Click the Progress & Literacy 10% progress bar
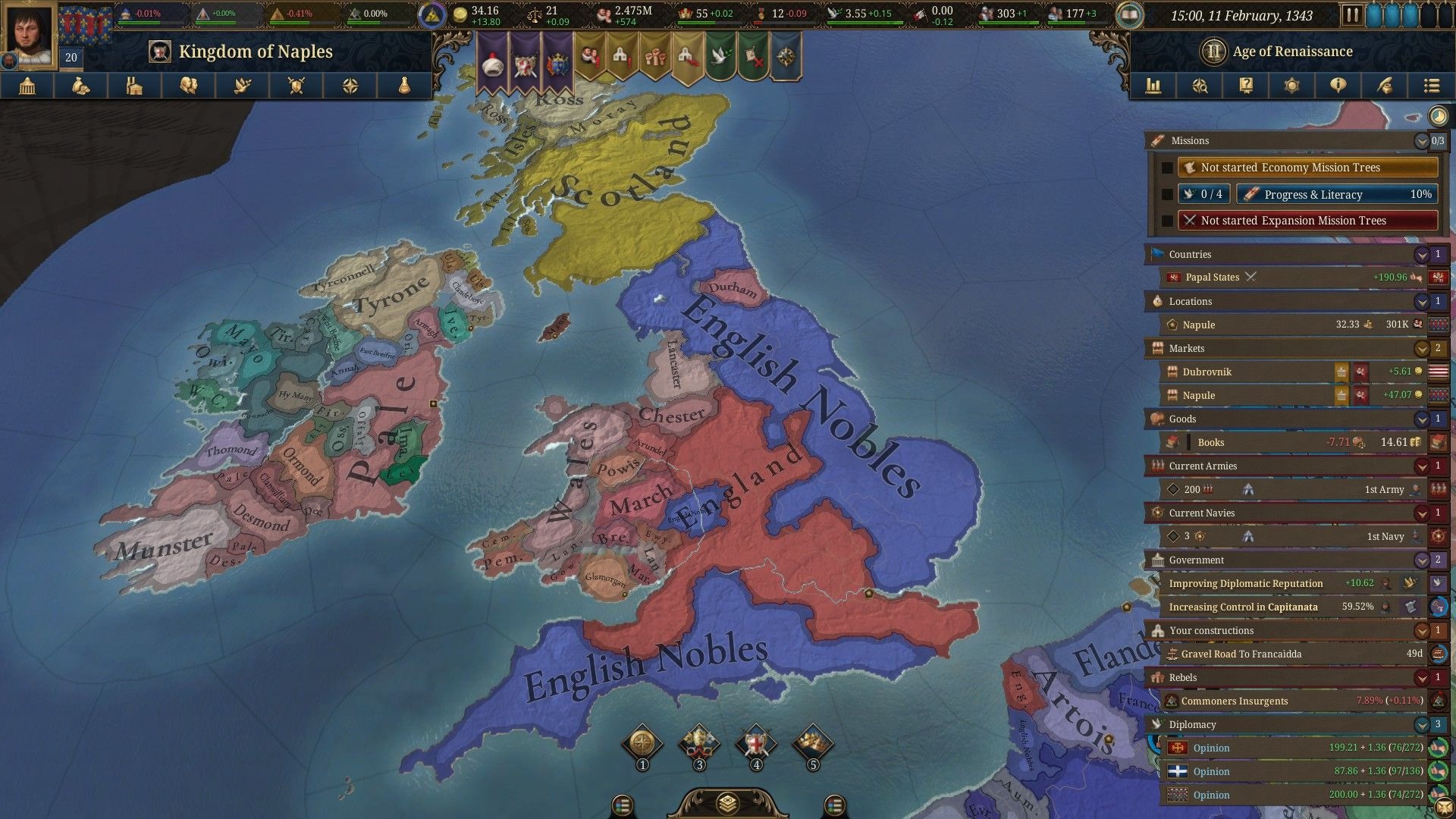 point(1336,194)
